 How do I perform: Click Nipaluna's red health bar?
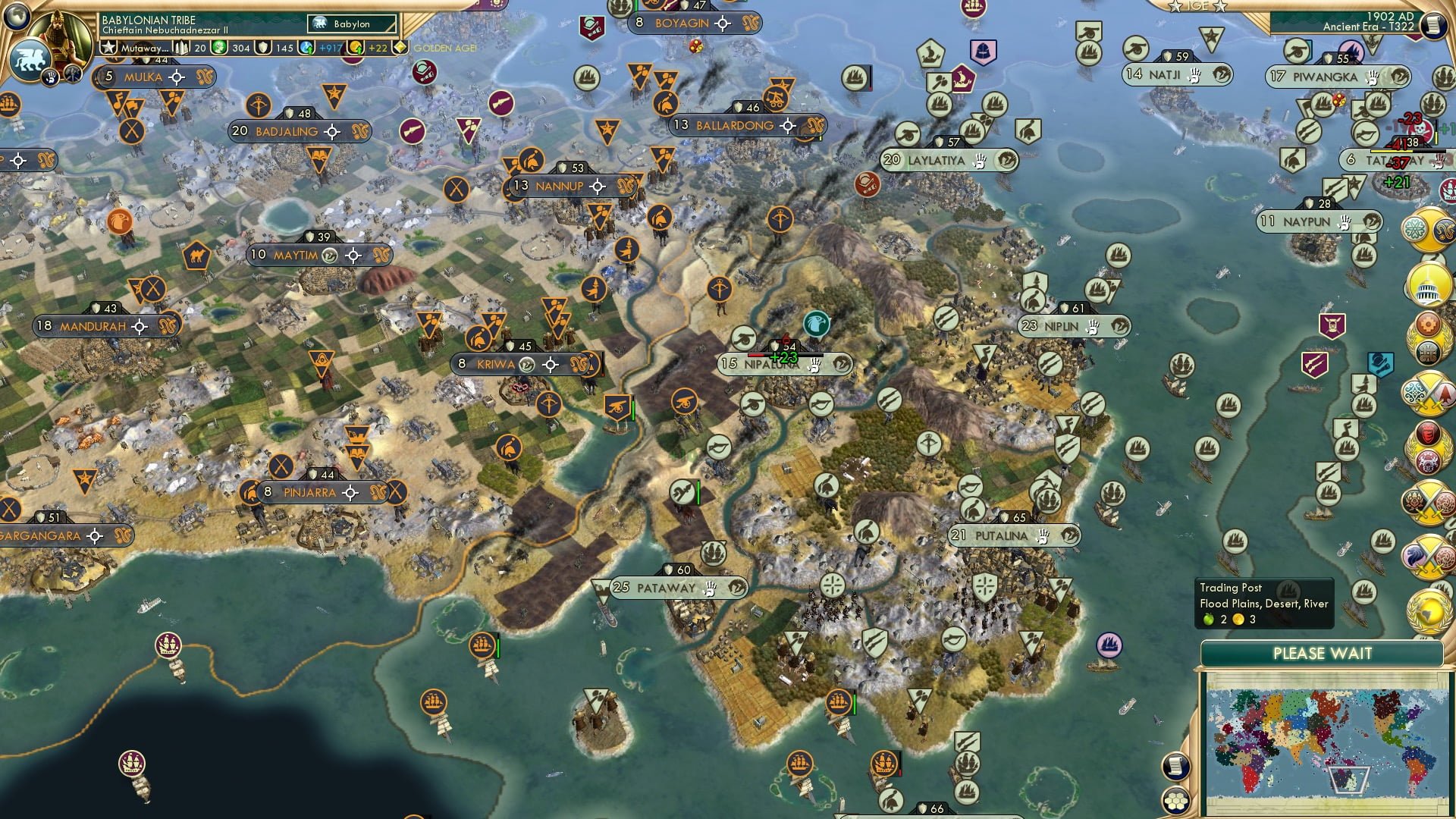tap(755, 353)
